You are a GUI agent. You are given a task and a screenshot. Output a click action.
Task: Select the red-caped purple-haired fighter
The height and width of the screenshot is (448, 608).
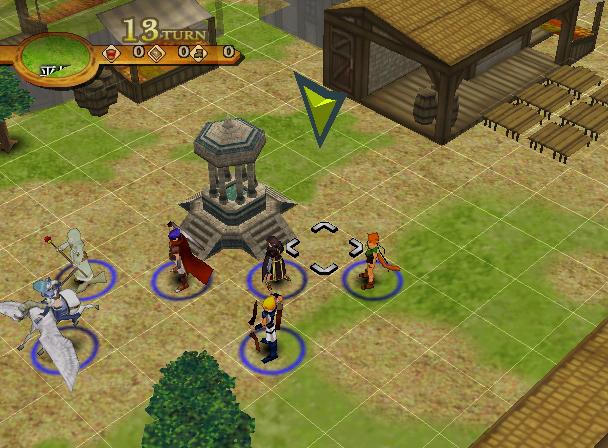[181, 259]
